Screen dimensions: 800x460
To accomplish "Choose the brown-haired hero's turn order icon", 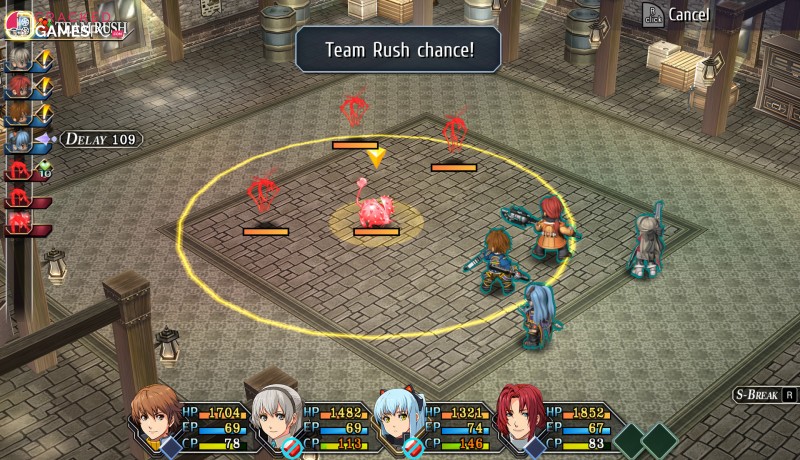I will pos(18,113).
